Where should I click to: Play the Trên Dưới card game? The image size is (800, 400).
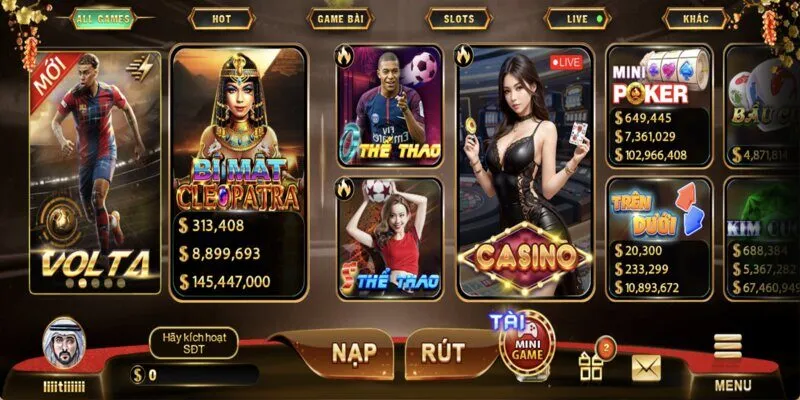pyautogui.click(x=659, y=238)
